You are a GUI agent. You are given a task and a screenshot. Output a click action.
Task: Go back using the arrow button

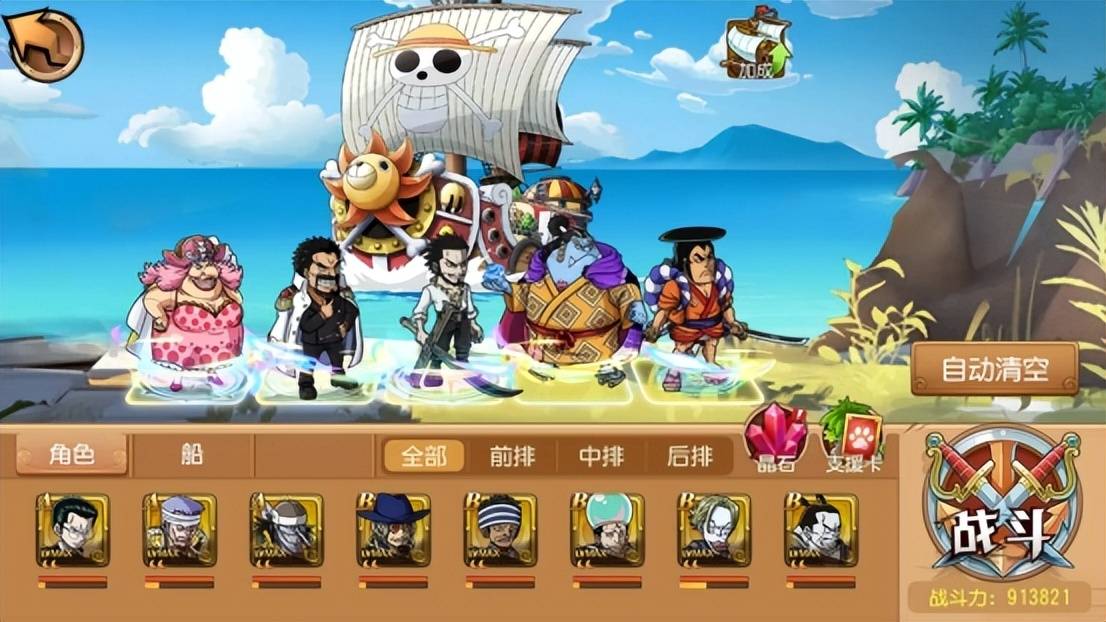coord(43,43)
